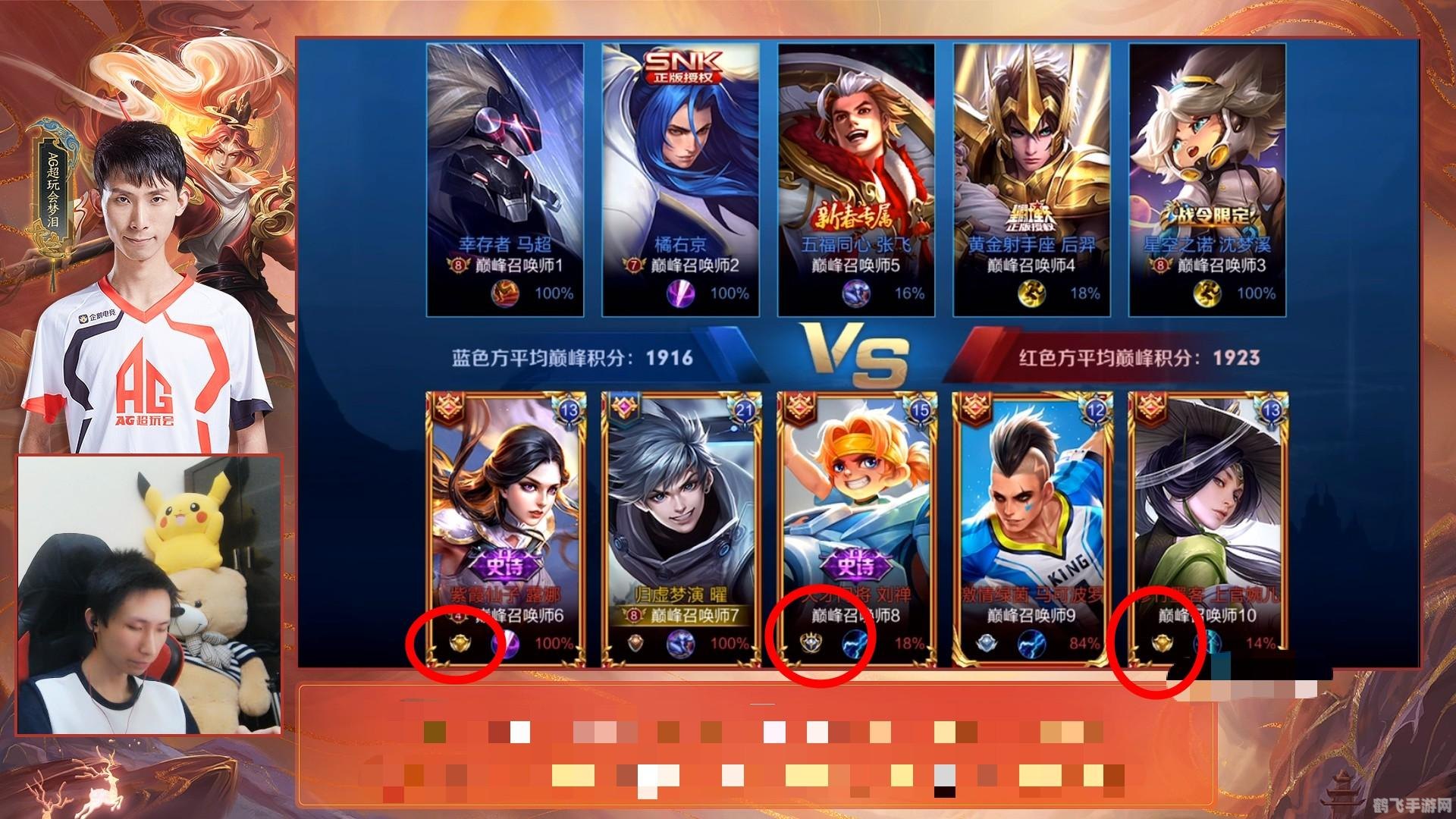Screen dimensions: 1456x819
Task: Click the yellow spell icon on 后羿's card
Action: [x=1031, y=293]
